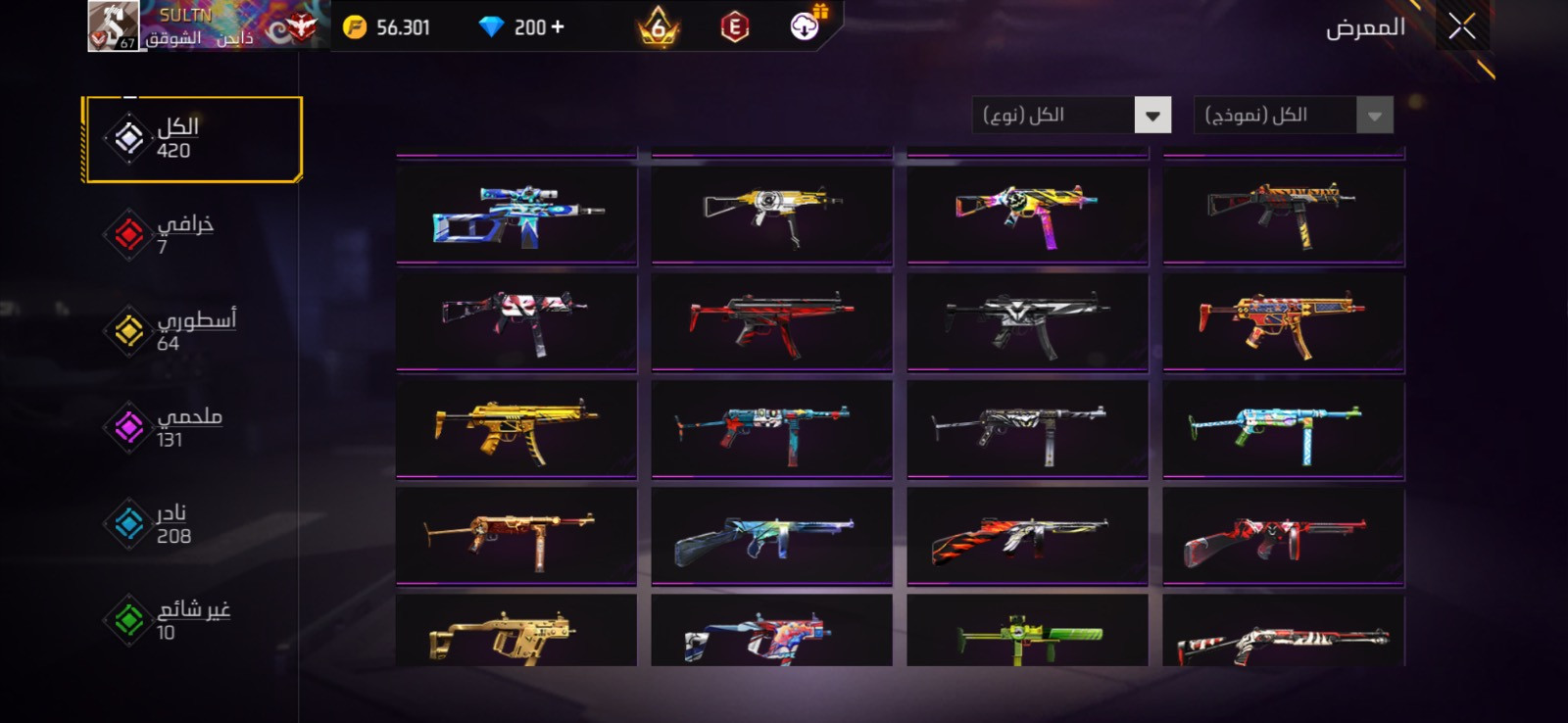Image resolution: width=1568 pixels, height=723 pixels.
Task: Open the cloud download gift icon
Action: point(806,26)
